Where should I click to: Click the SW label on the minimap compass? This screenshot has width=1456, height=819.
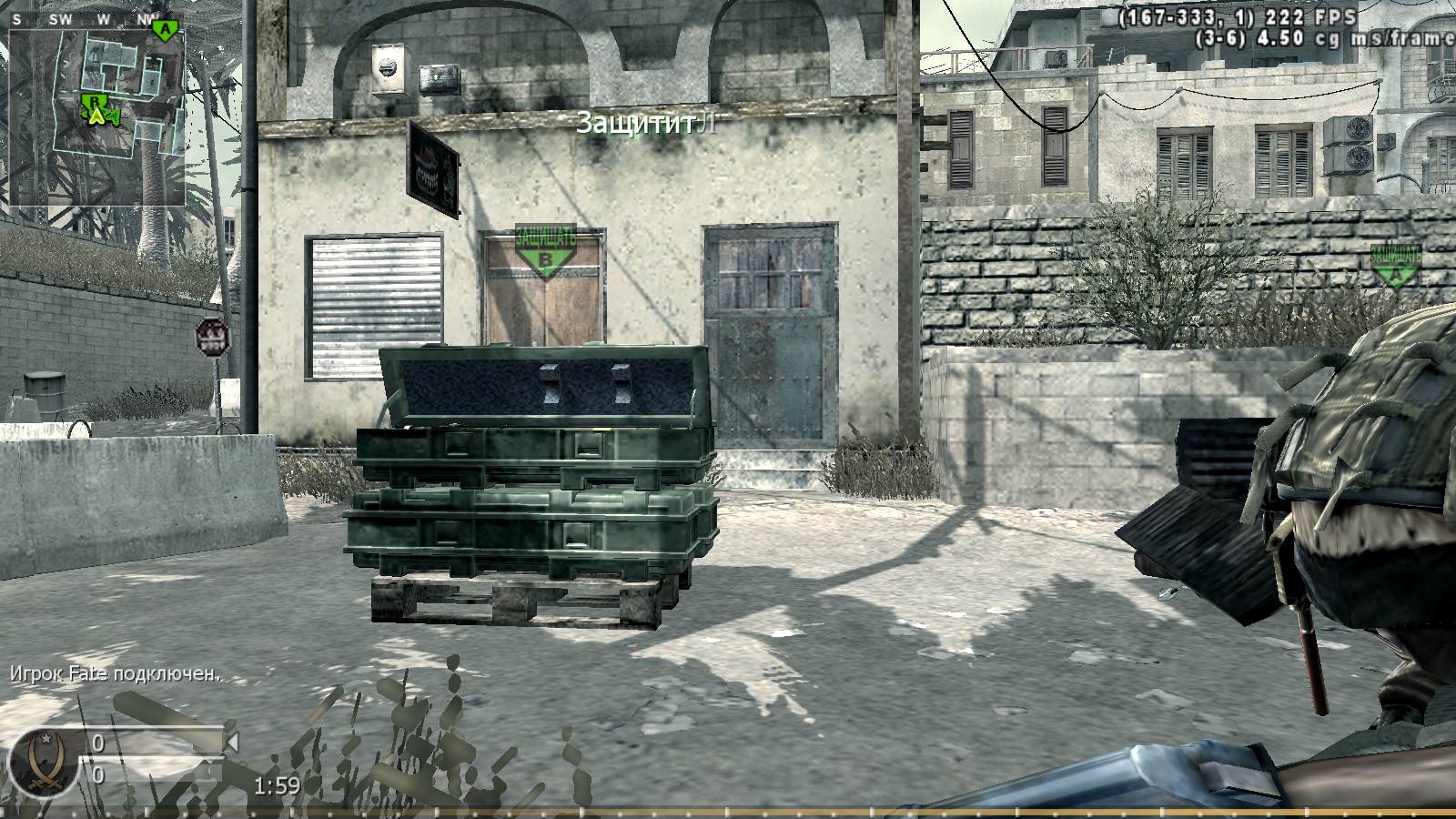61,17
